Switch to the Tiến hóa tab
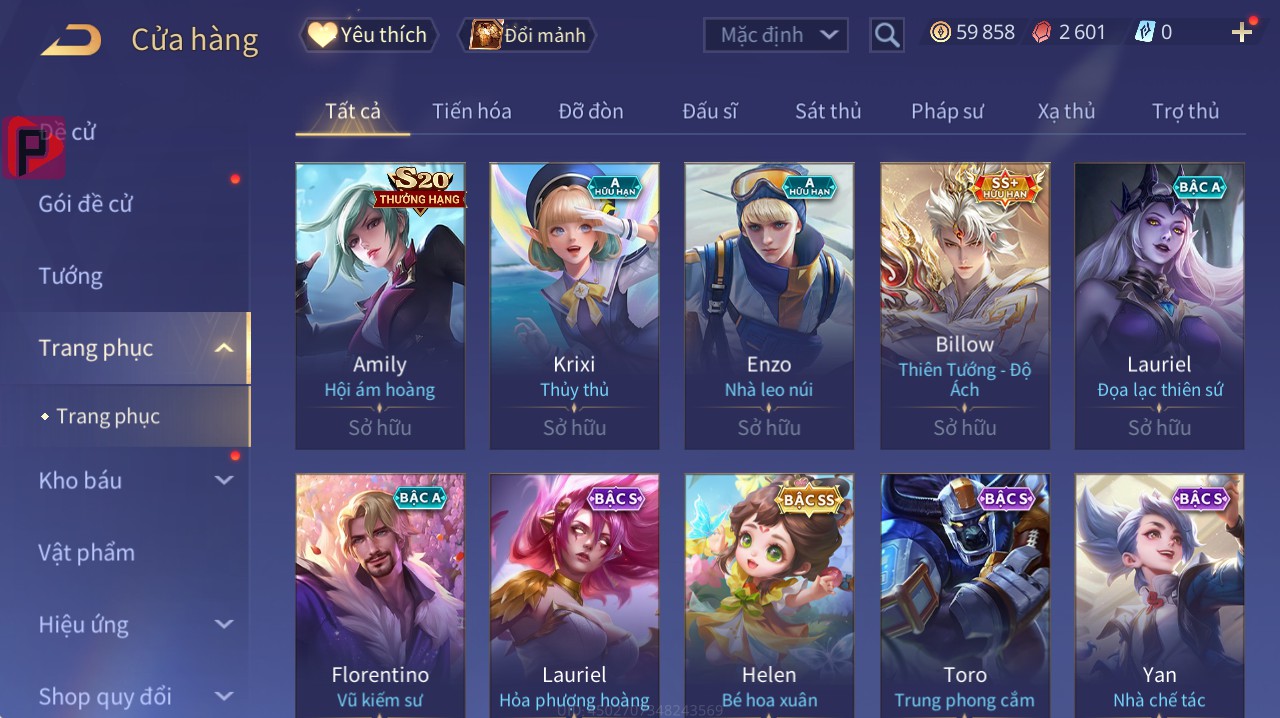This screenshot has height=718, width=1280. click(x=471, y=111)
